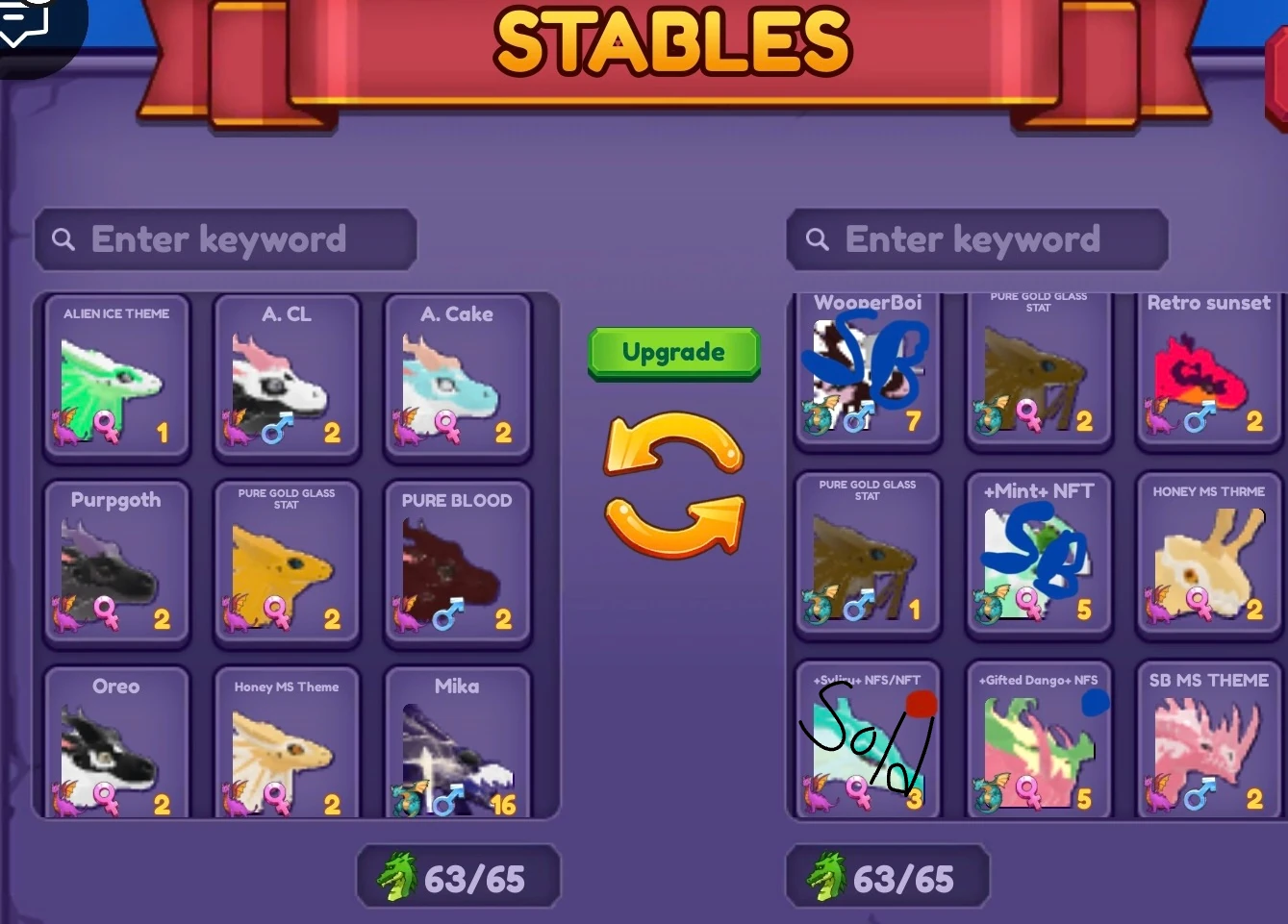Open the SB MS THEME dragon card
Image resolution: width=1288 pixels, height=924 pixels.
tap(1207, 740)
